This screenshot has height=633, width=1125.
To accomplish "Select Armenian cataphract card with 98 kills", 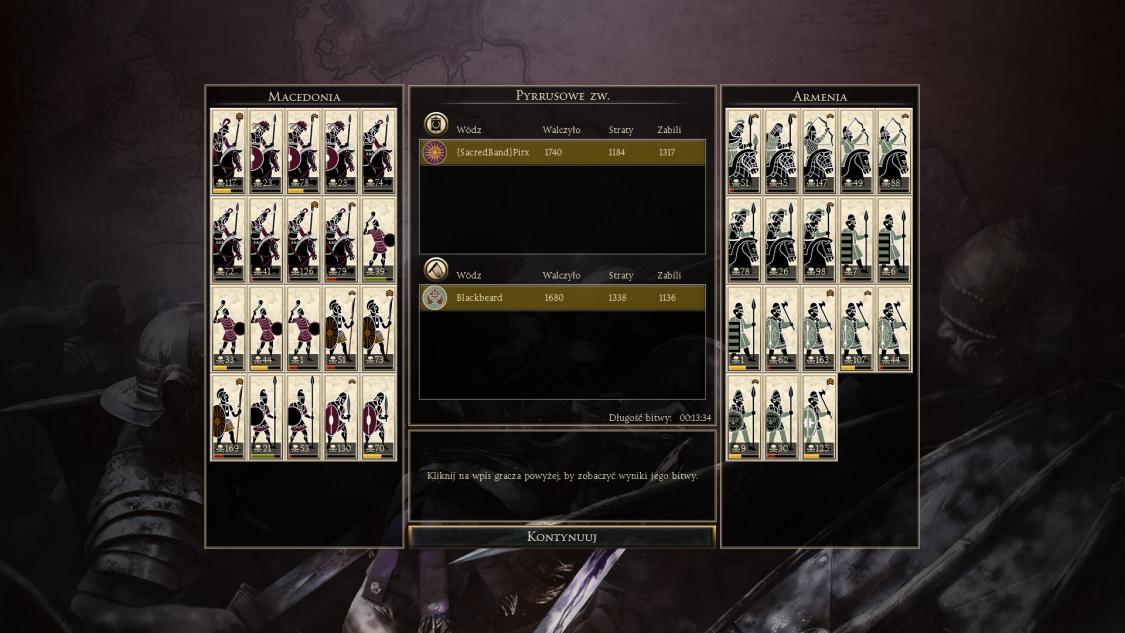I will click(819, 240).
